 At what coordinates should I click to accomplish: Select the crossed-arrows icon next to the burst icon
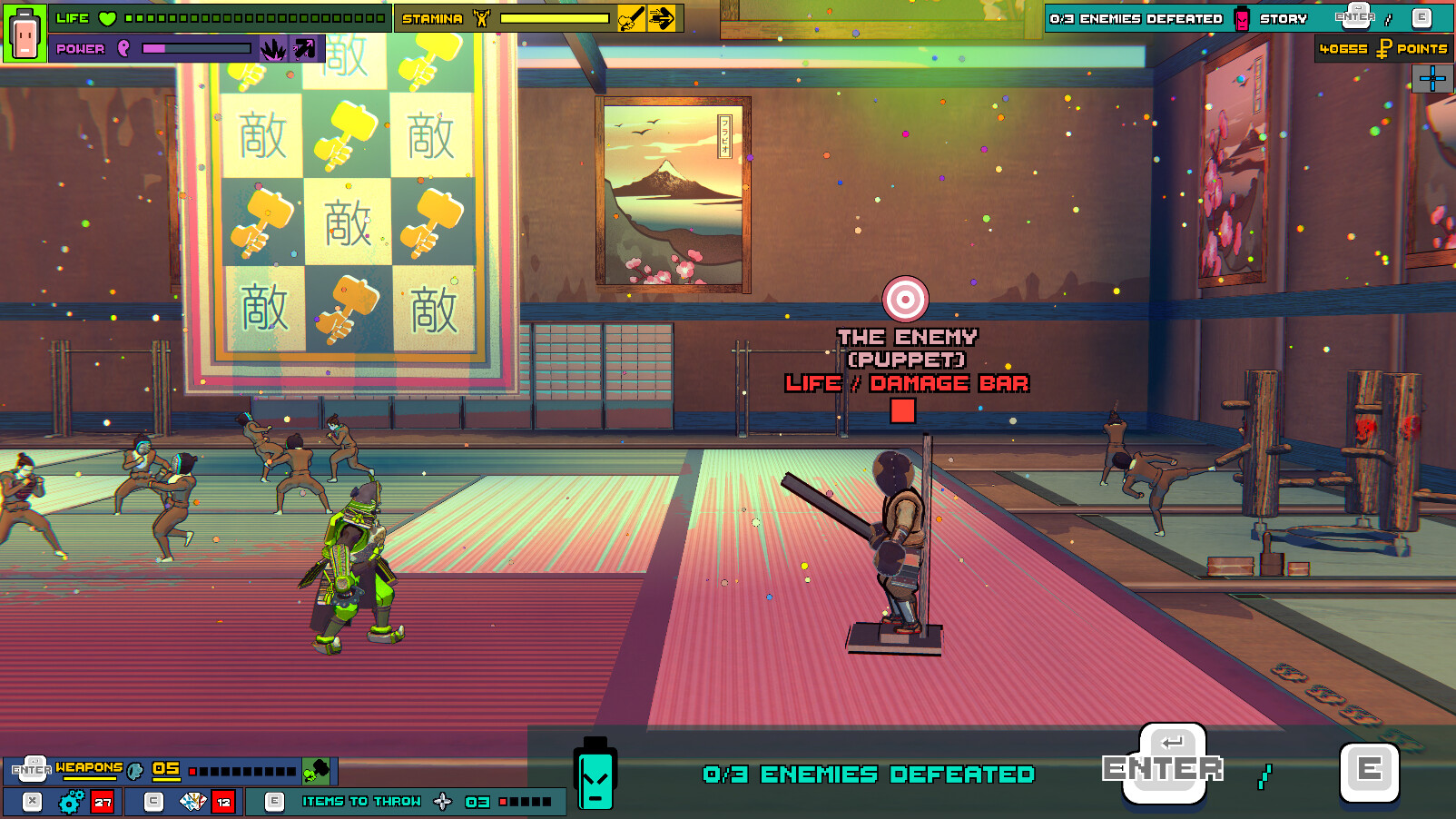(303, 48)
